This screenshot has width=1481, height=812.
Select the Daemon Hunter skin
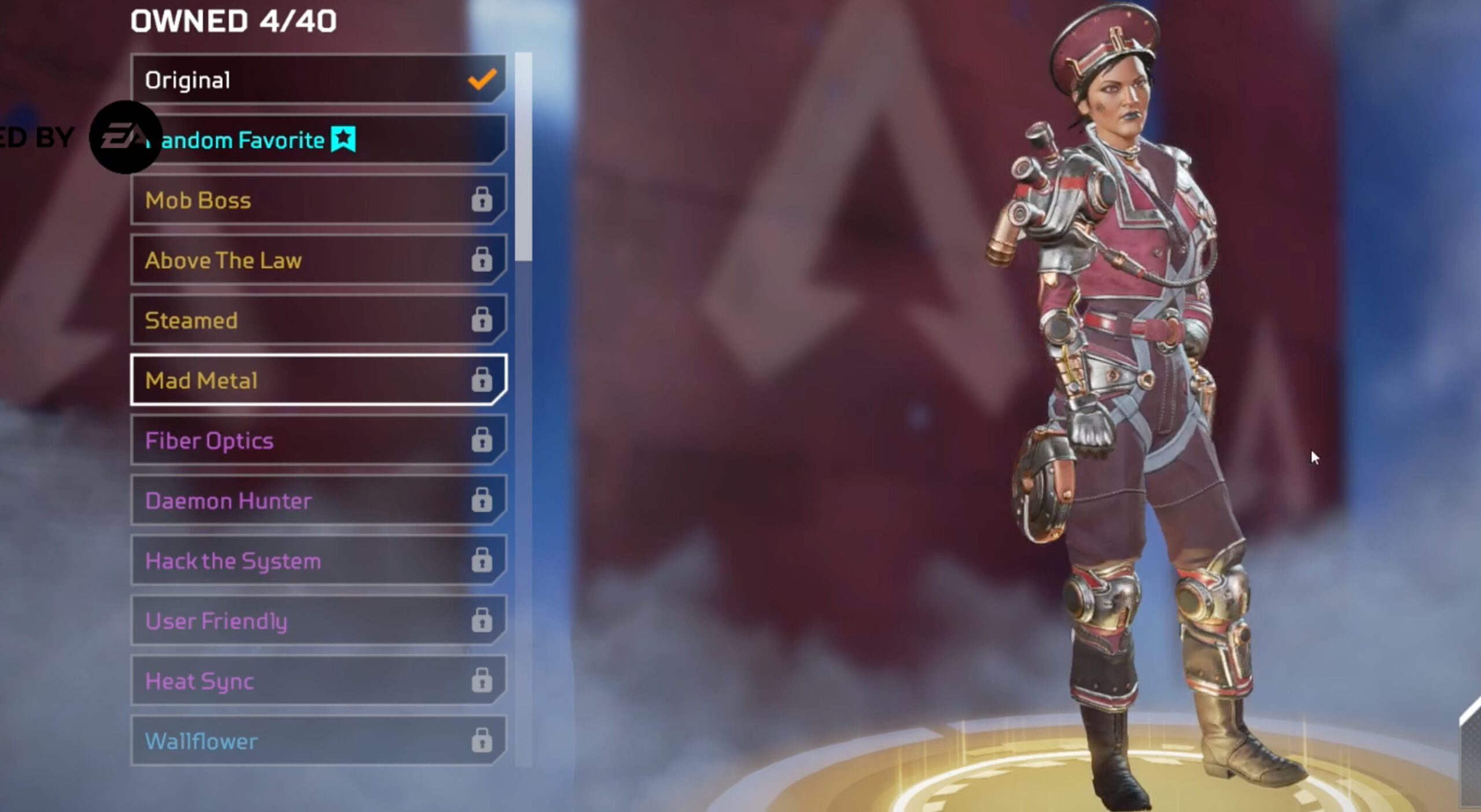tap(318, 501)
